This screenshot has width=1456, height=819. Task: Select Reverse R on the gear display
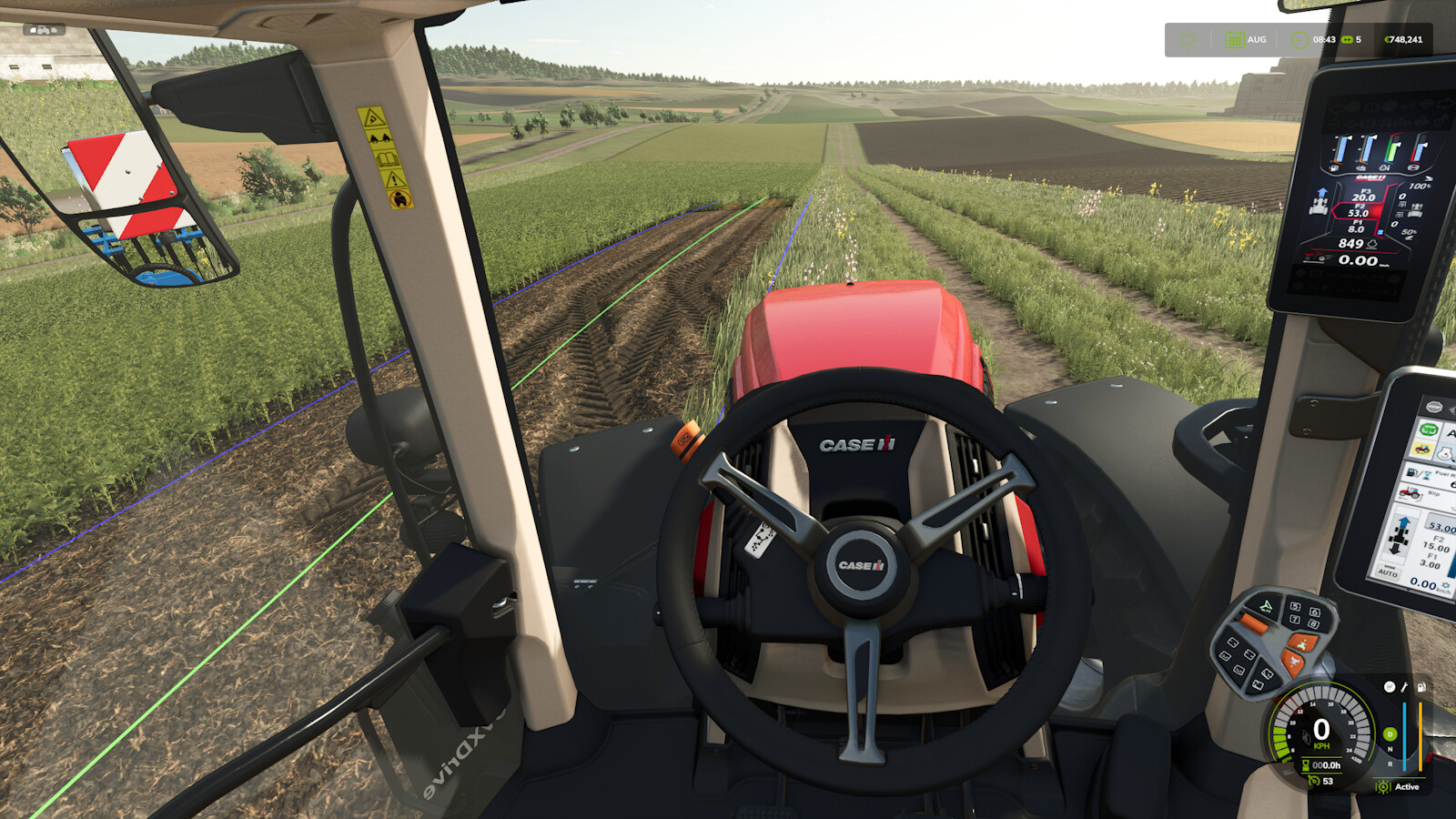coord(1390,763)
